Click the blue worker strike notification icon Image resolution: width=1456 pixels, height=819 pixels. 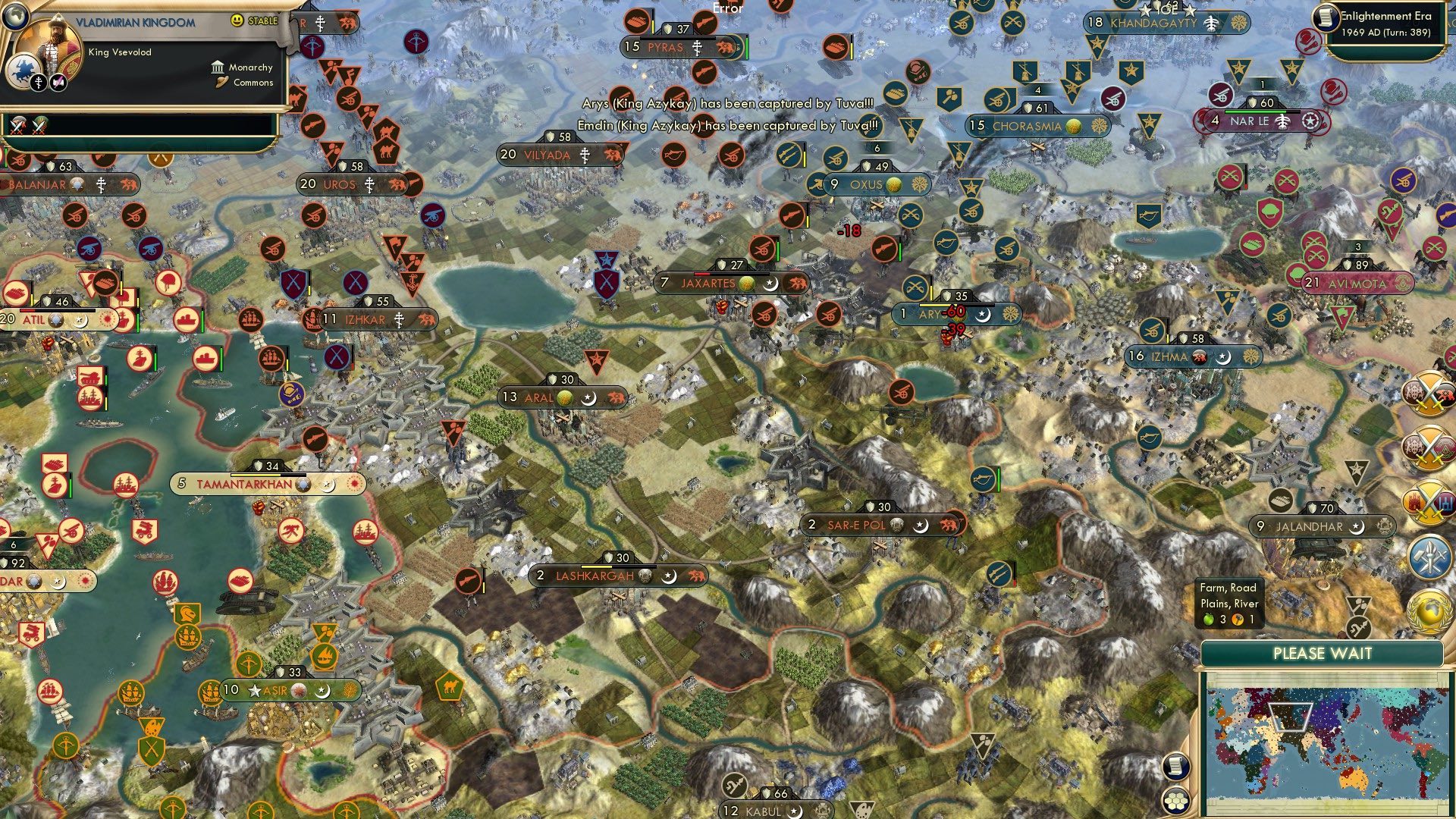pyautogui.click(x=1429, y=557)
